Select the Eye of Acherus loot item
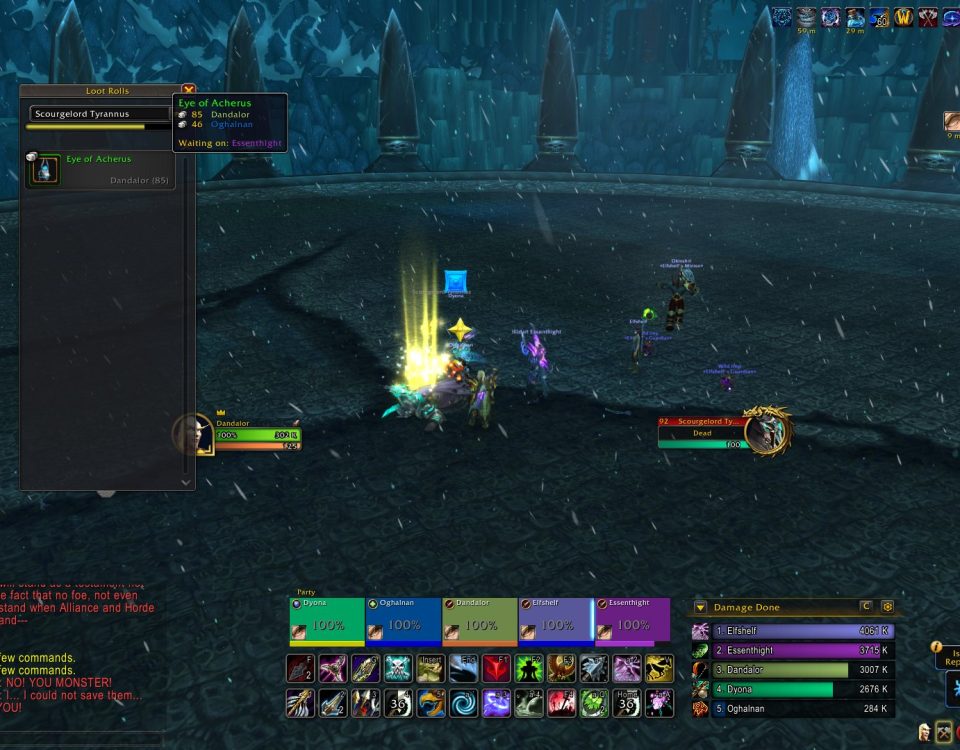The image size is (960, 750). tap(43, 169)
